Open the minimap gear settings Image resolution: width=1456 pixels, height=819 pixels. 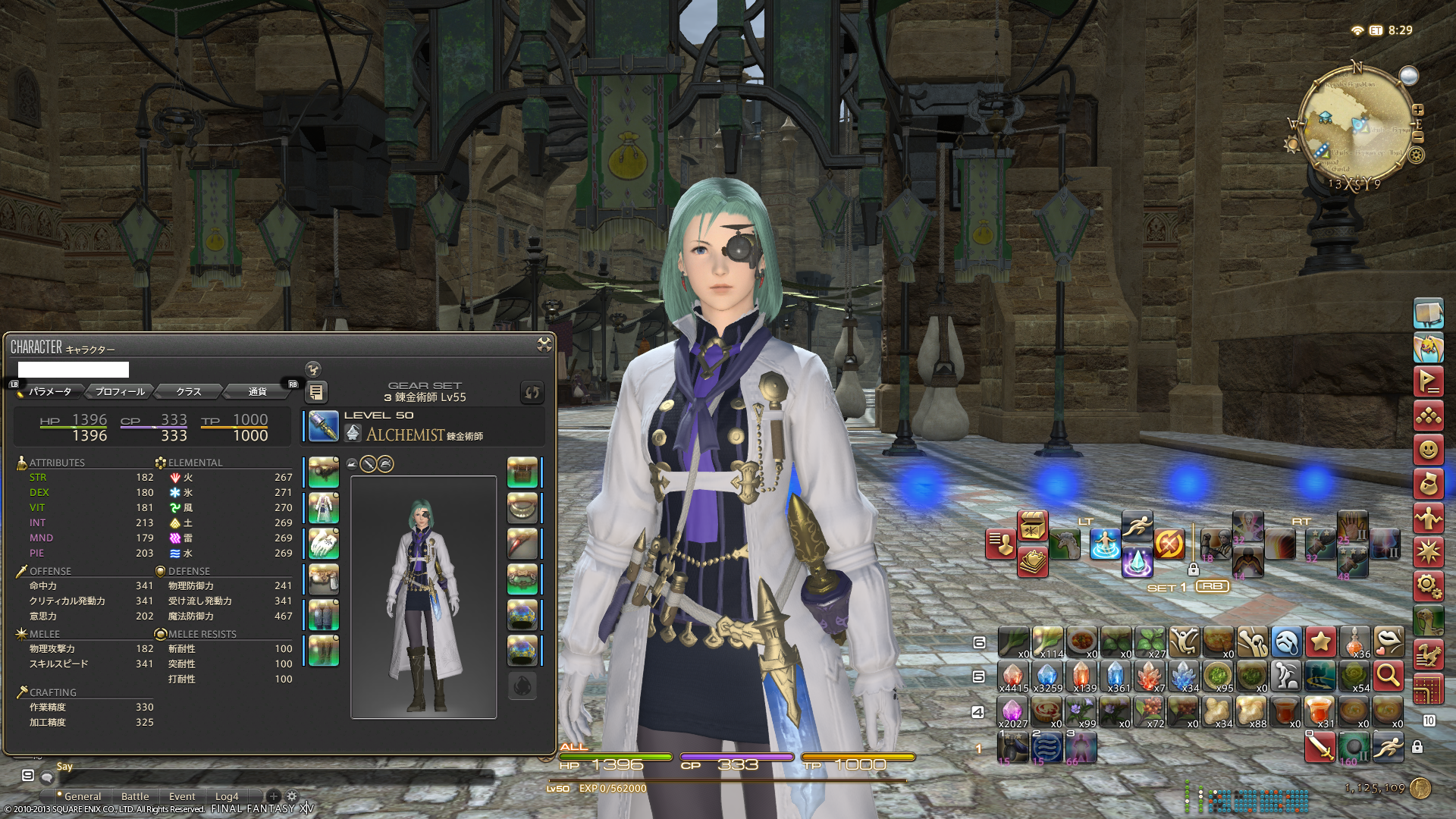coord(1417,155)
